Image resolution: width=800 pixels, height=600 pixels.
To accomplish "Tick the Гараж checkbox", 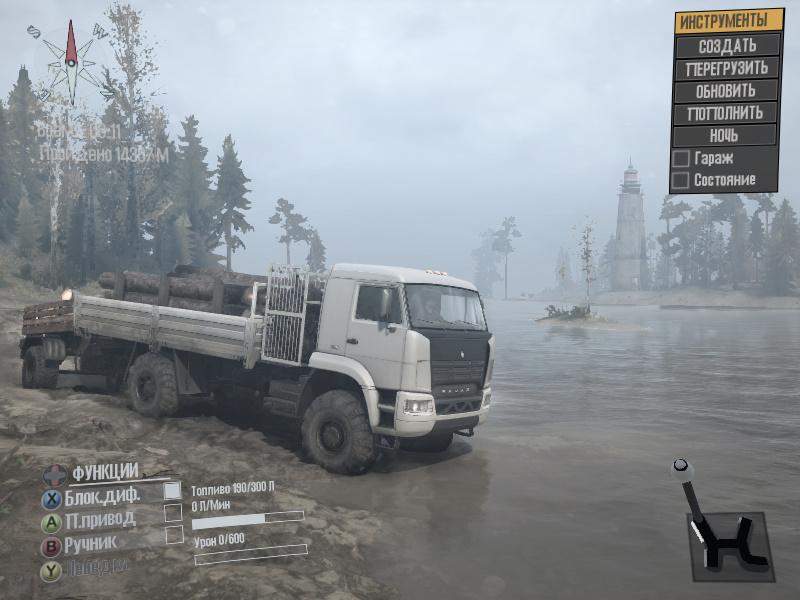I will (x=680, y=158).
